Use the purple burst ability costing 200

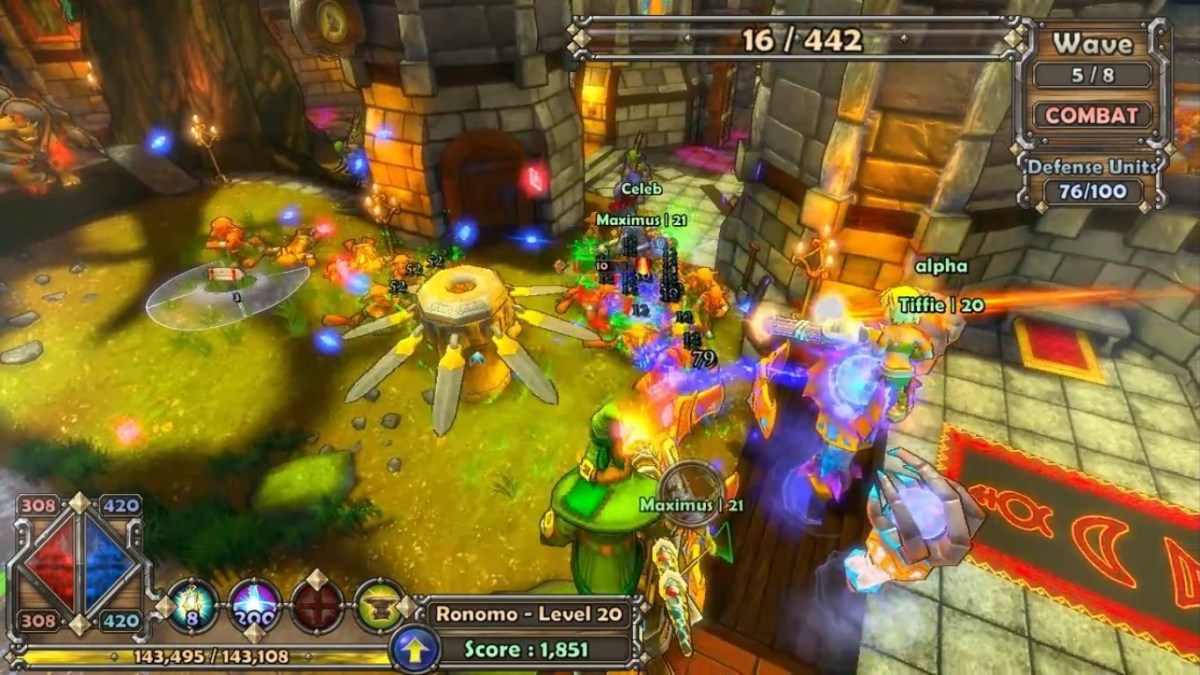coord(255,605)
